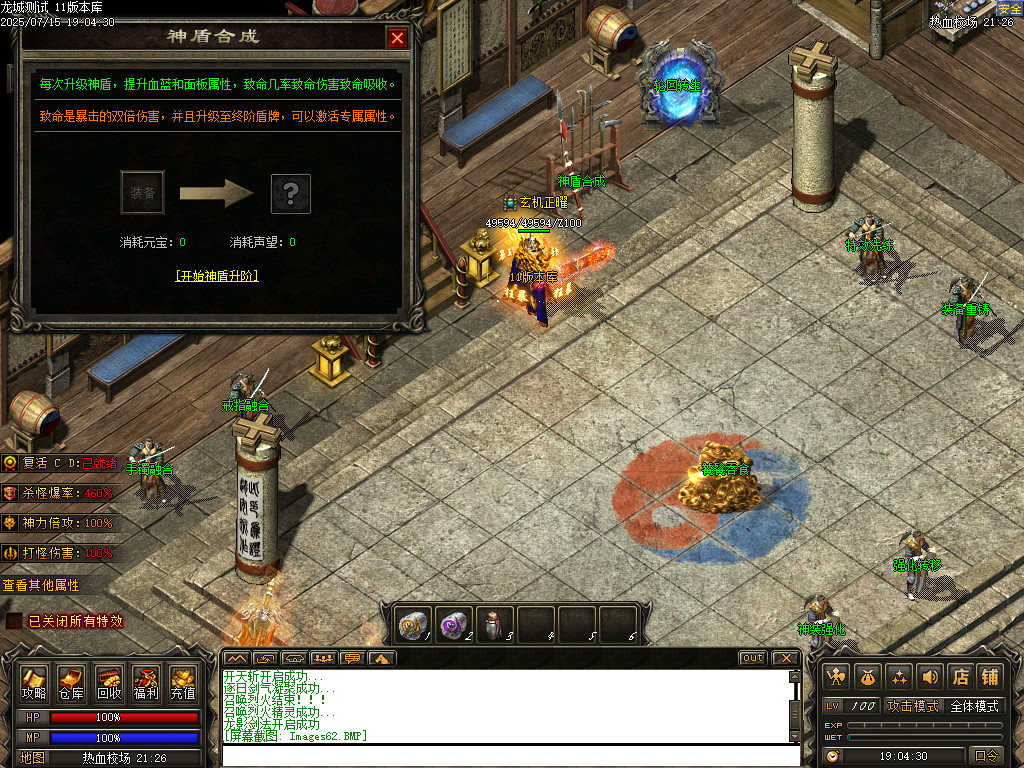Toggle the sound speaker icon
1024x768 pixels.
coord(930,677)
